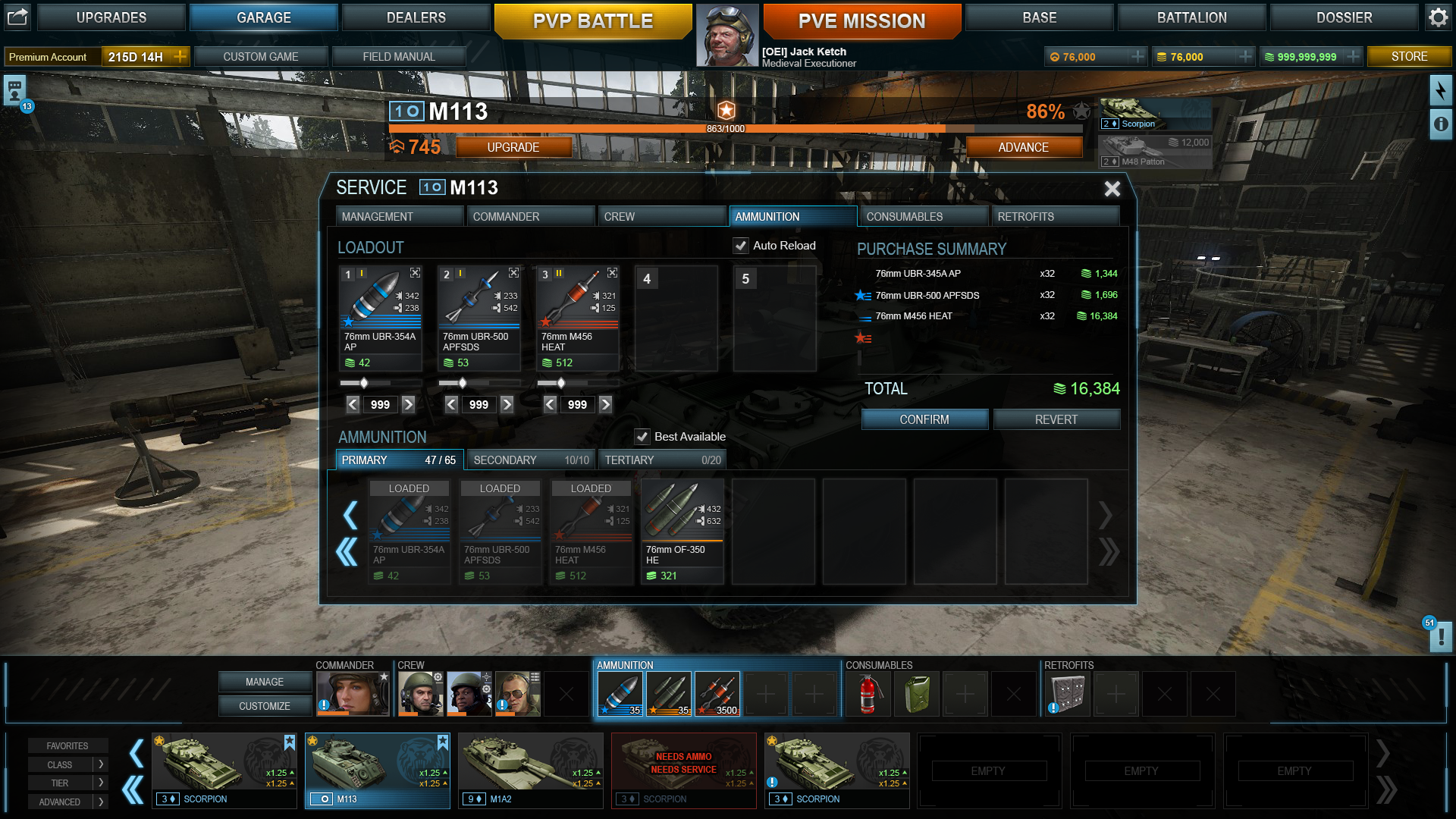
Task: Confirm the ammunition purchase
Action: [x=924, y=419]
